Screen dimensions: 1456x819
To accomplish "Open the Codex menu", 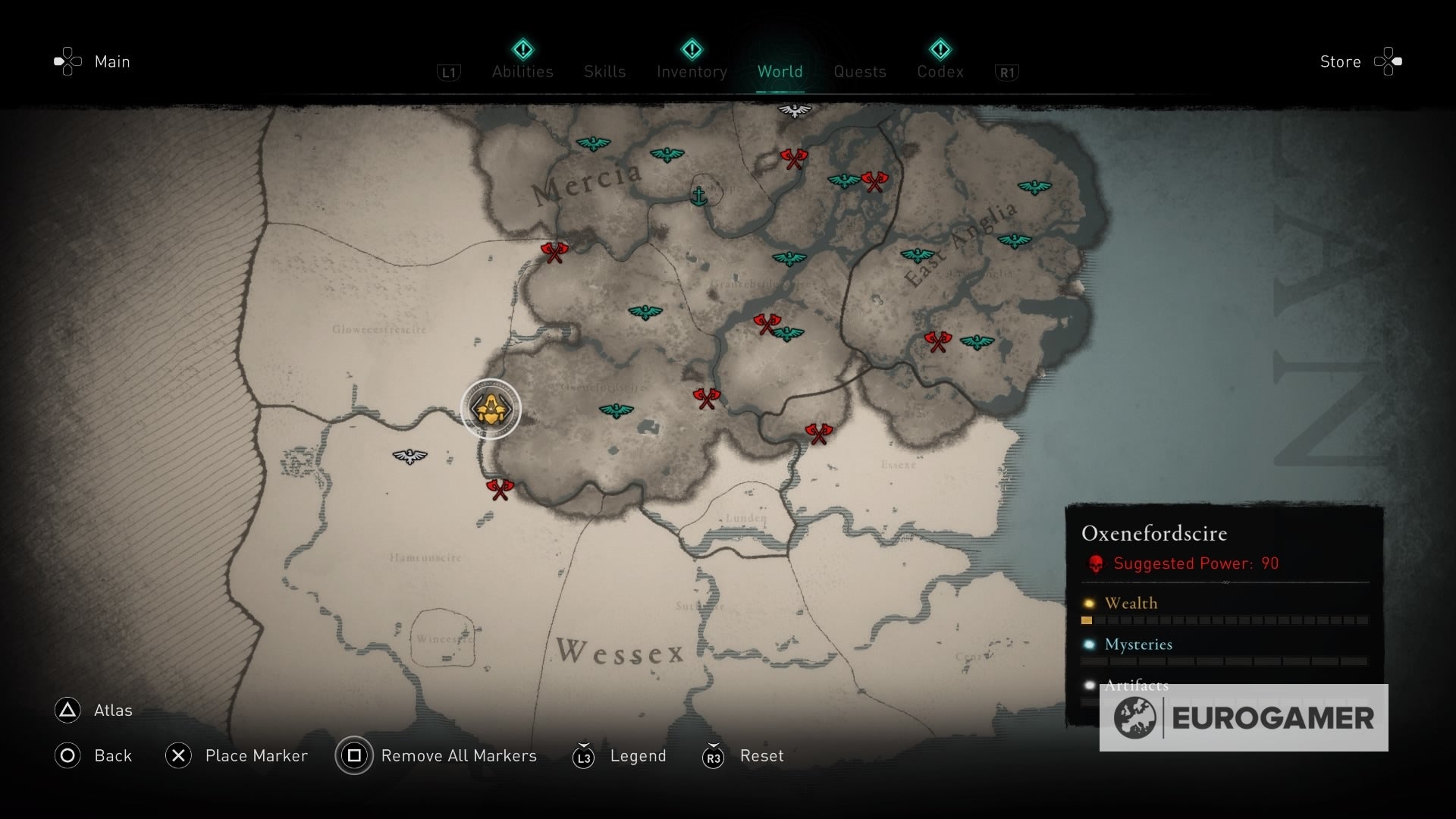I will (x=941, y=71).
